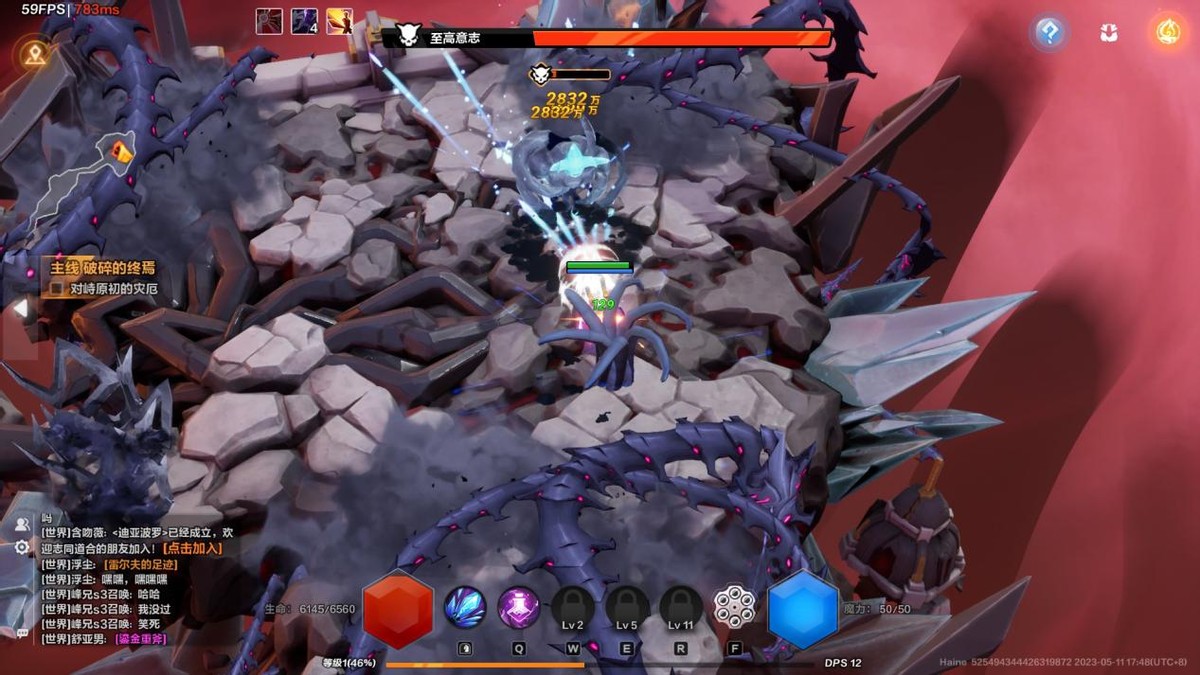Open the orange flame icon menu
Screen dimensions: 1200x675
pos(1167,33)
